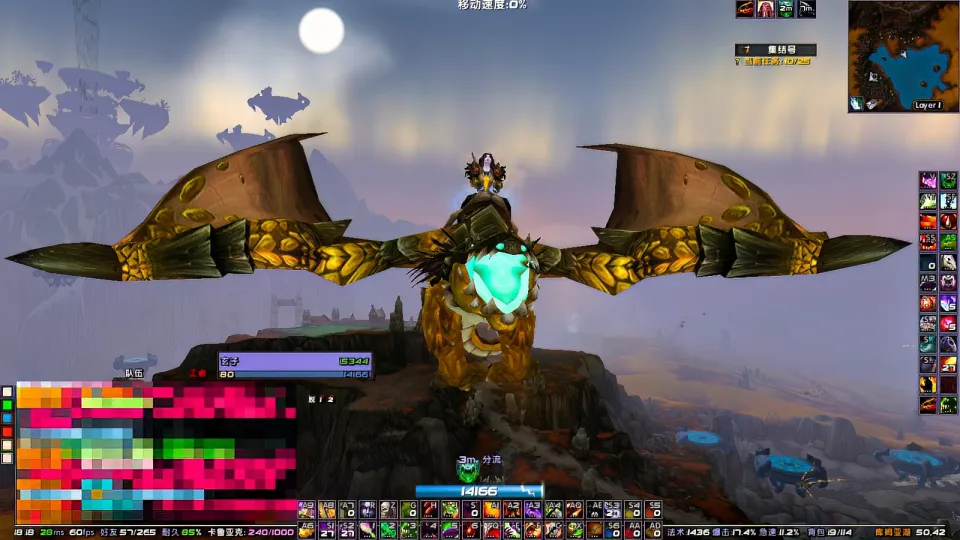Screen dimensions: 960x540
Task: Select the green raid marker square
Action: (7, 405)
